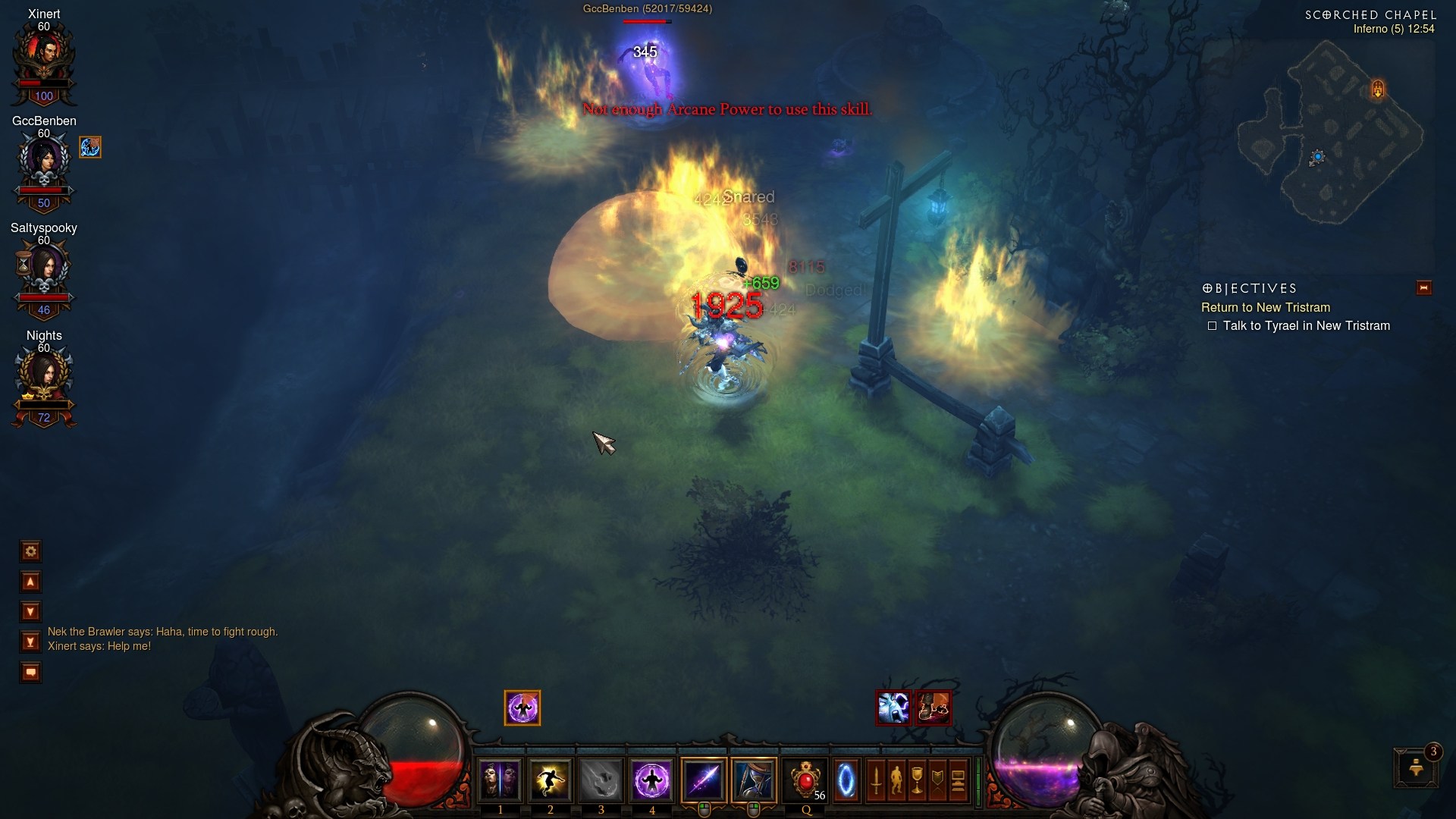1456x819 pixels.
Task: Open the character inventory figure button
Action: tap(896, 781)
